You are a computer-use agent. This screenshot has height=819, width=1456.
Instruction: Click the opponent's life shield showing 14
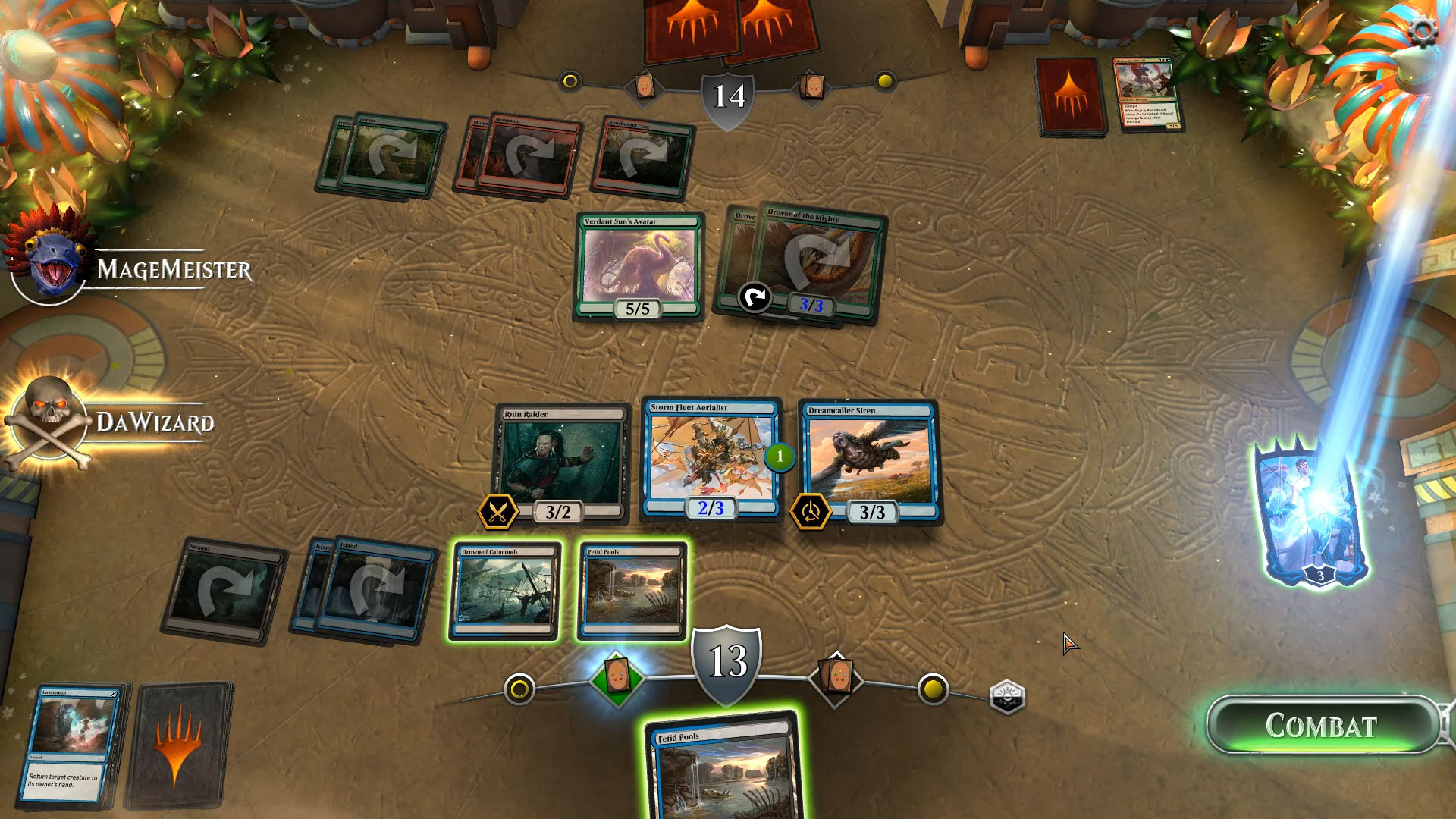coord(727,96)
